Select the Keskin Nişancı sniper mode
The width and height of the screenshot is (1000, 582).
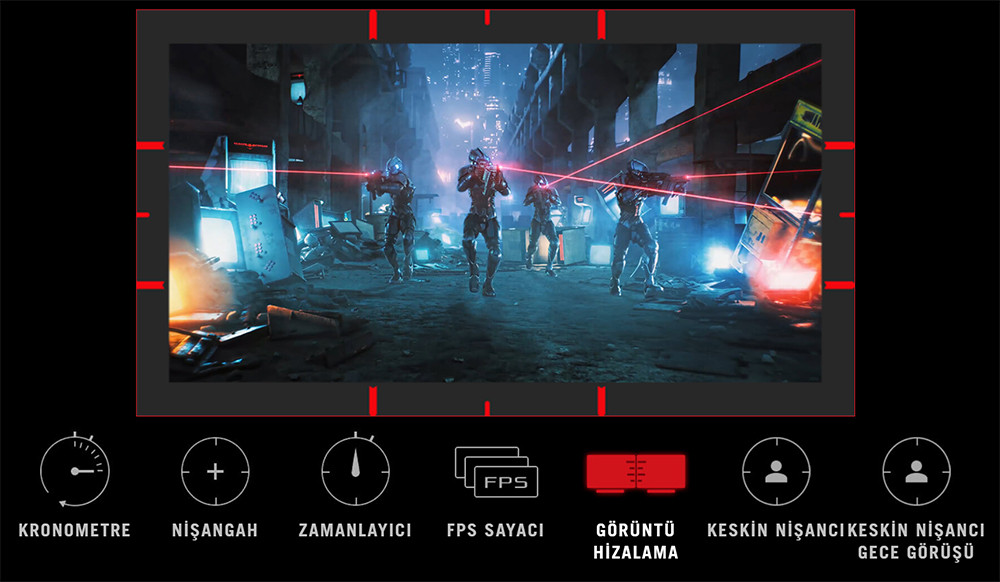(776, 471)
